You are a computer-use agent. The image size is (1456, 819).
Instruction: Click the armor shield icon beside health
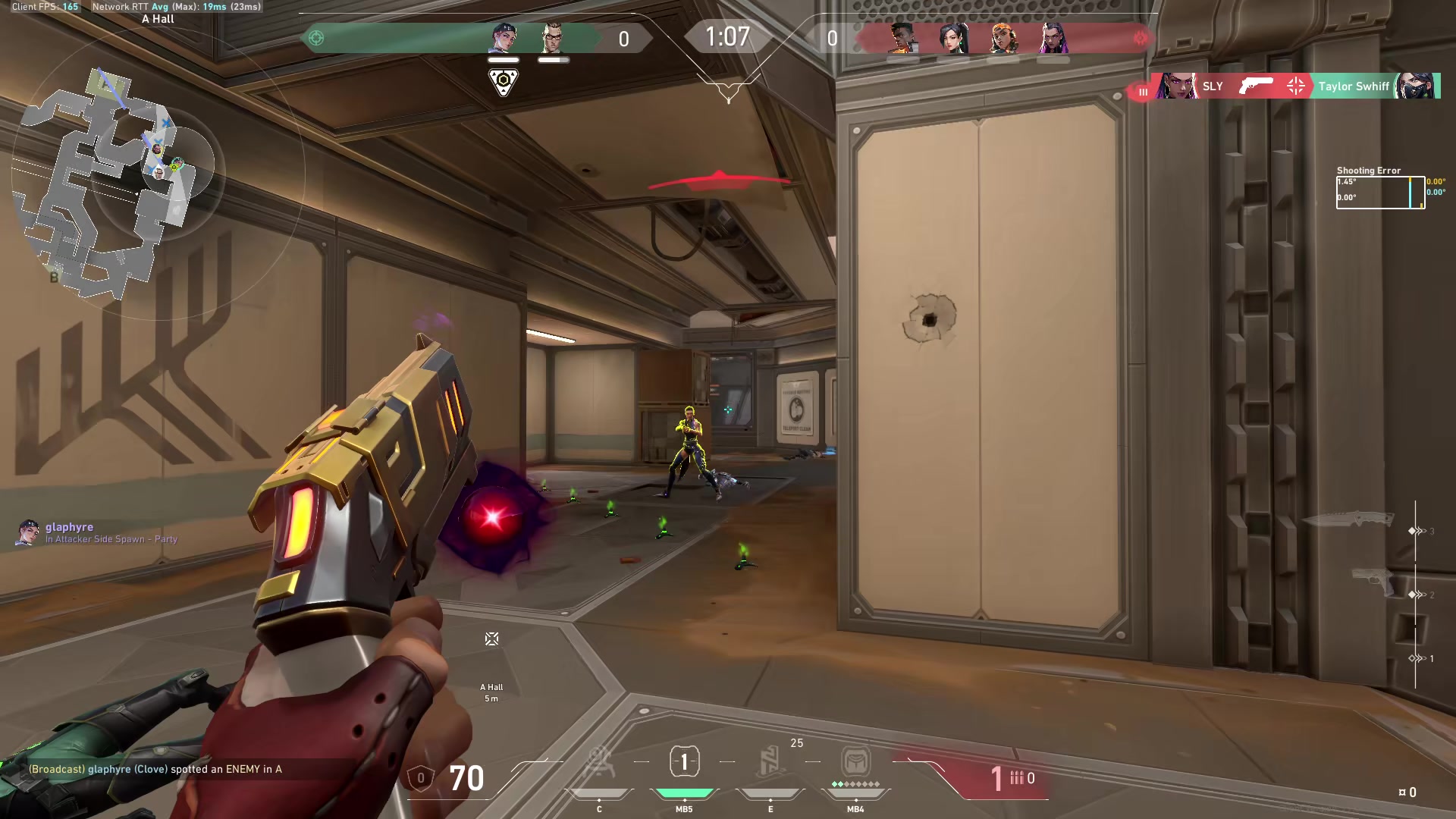[x=421, y=778]
